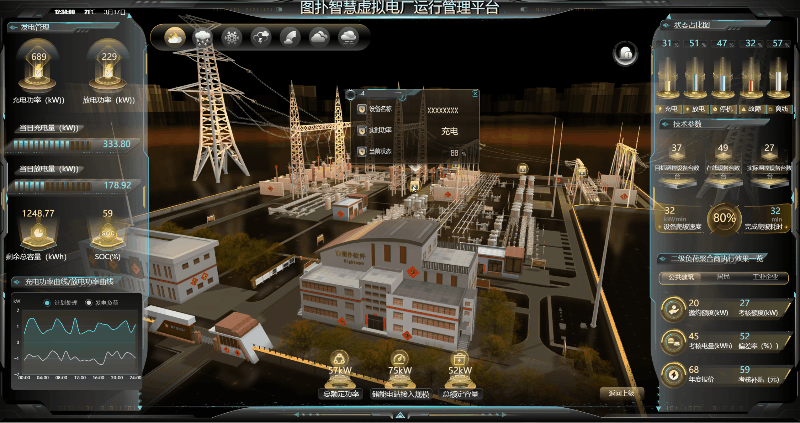Image resolution: width=800 pixels, height=423 pixels.
Task: Select the wind weather icon
Action: pyautogui.click(x=291, y=37)
